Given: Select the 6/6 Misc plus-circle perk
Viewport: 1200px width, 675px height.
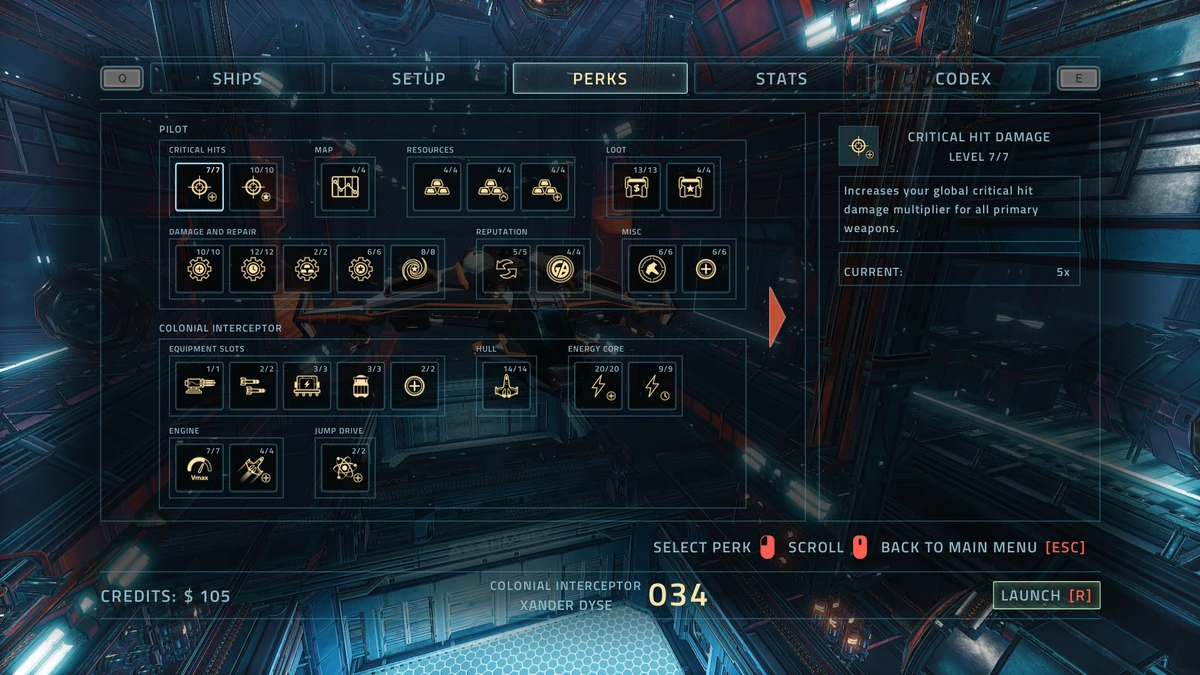Looking at the screenshot, I should point(706,269).
